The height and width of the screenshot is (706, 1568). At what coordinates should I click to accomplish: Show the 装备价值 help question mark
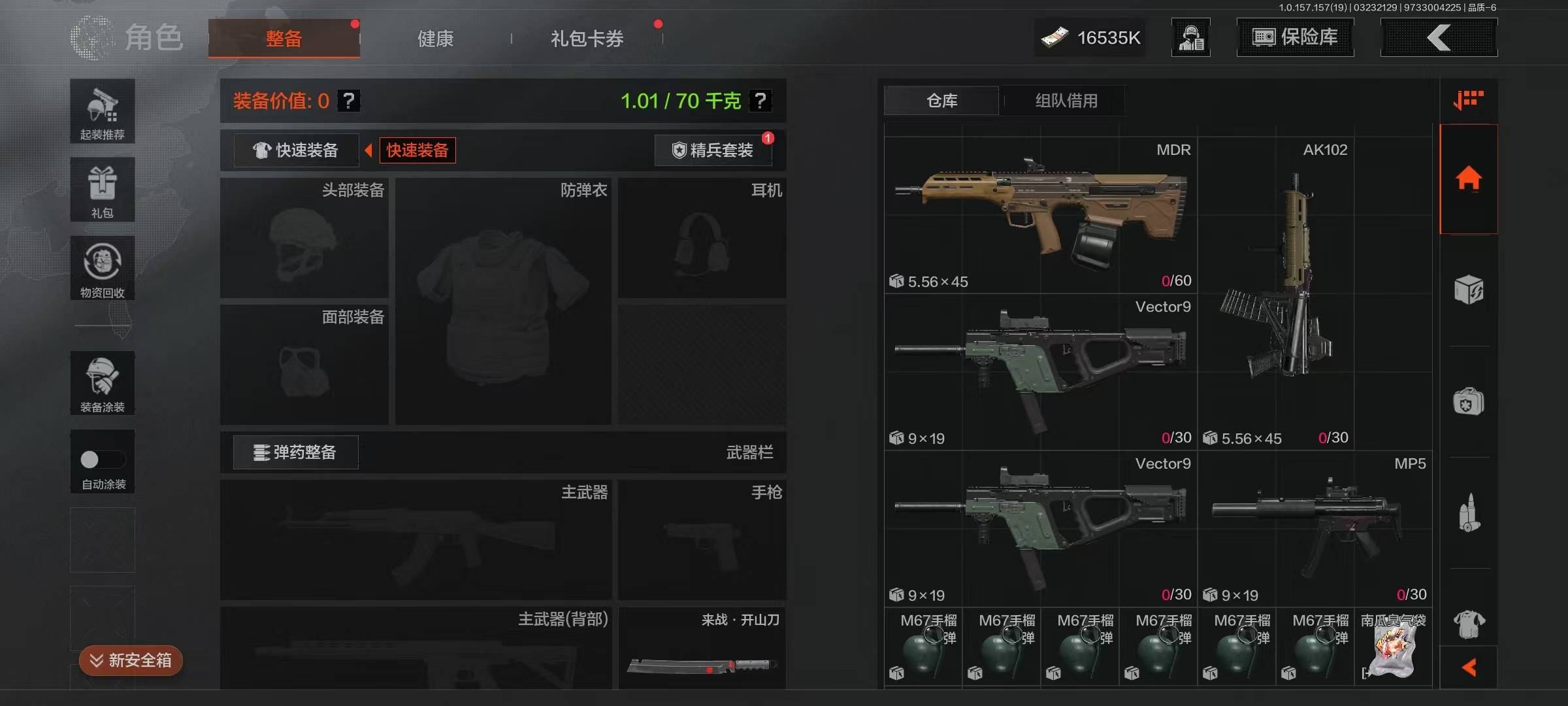[x=349, y=101]
